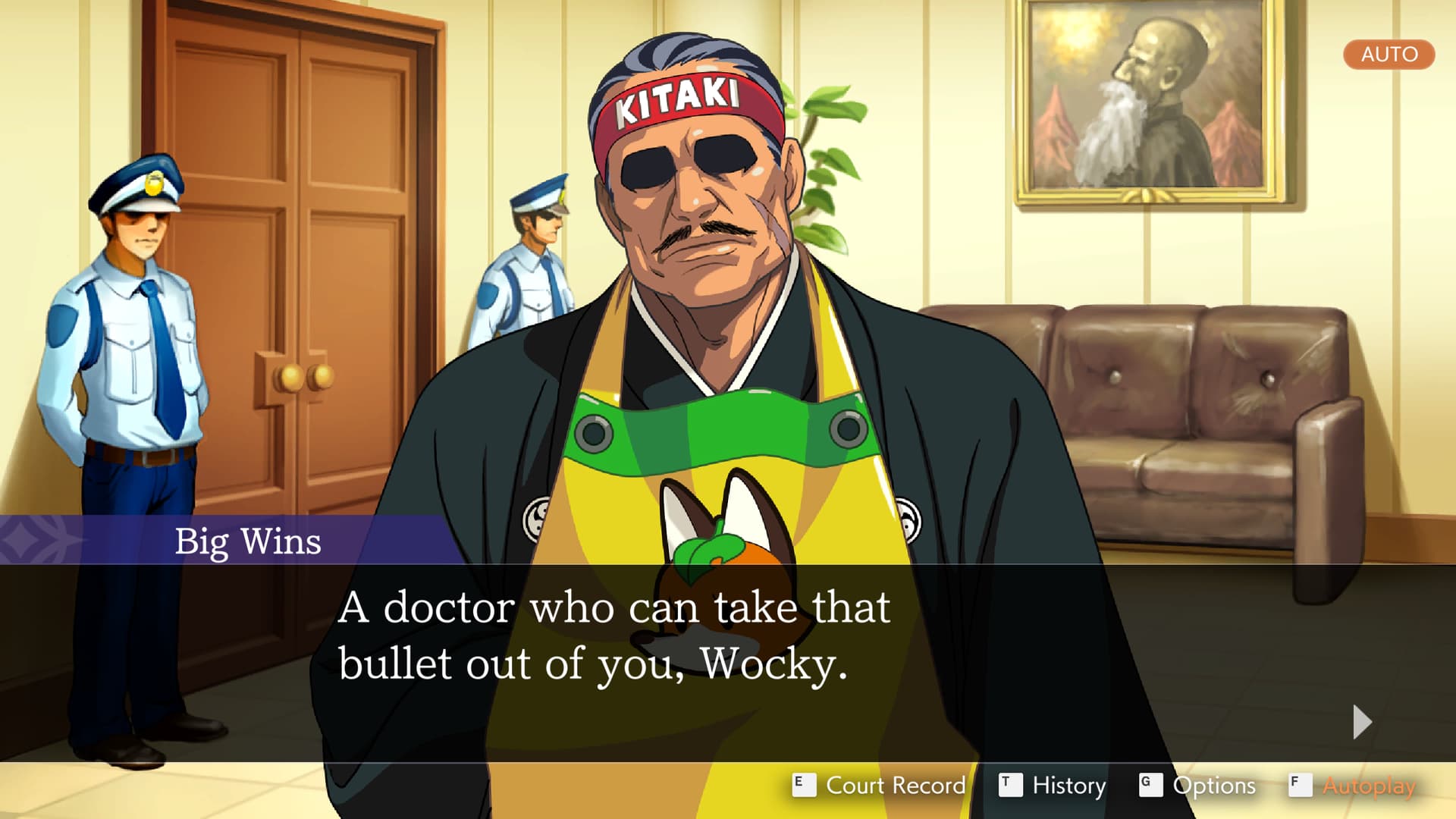Advance dialogue with the arrow indicator
Image resolution: width=1456 pixels, height=819 pixels.
(1362, 722)
